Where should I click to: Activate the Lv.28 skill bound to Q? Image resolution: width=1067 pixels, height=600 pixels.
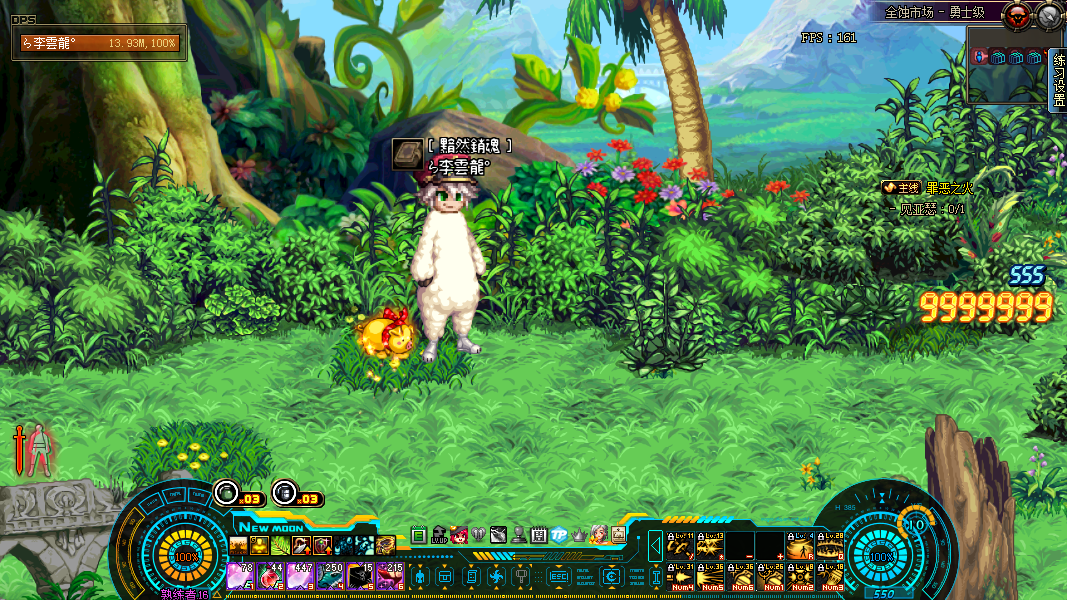click(830, 546)
